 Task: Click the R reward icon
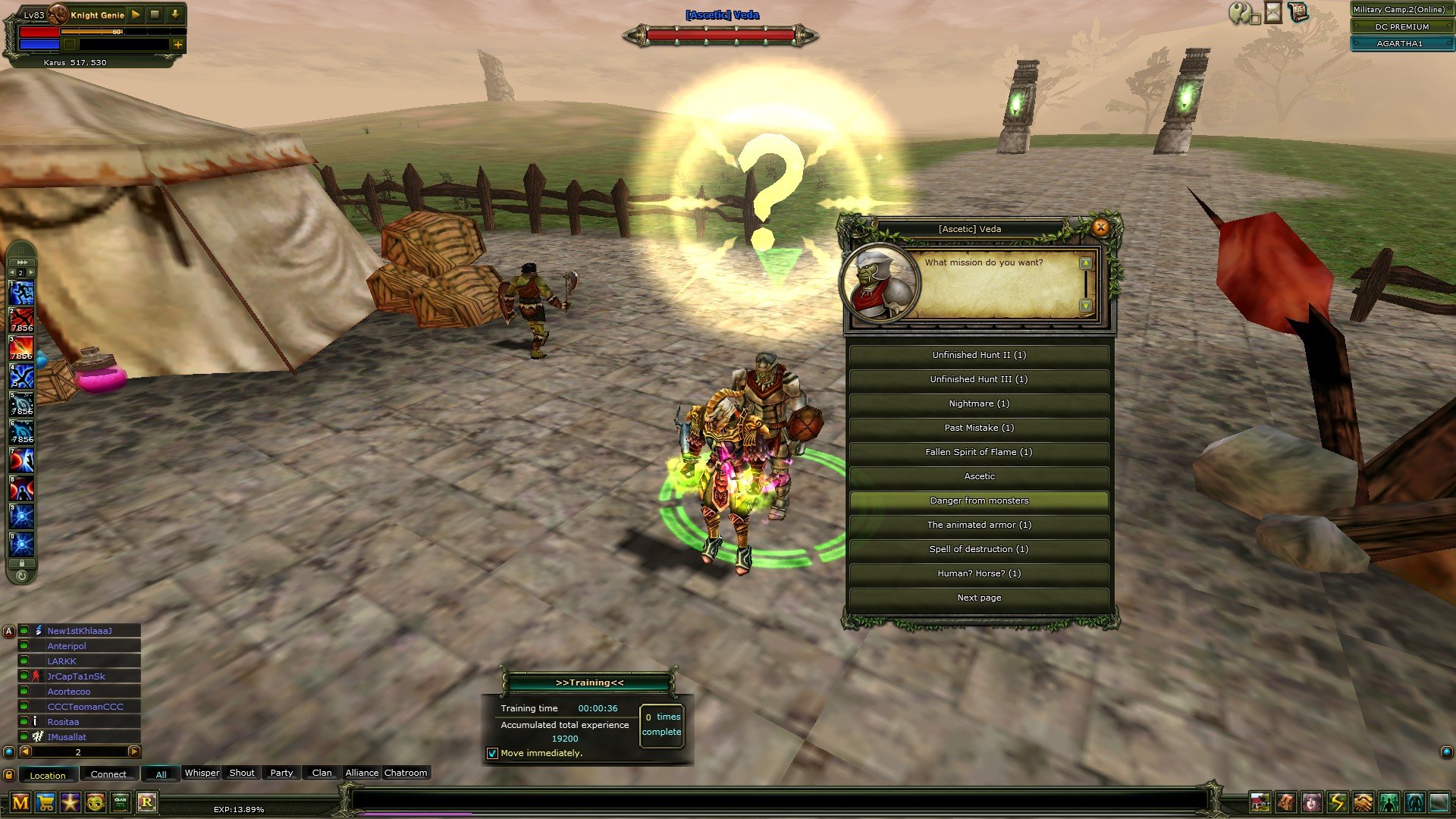click(147, 802)
